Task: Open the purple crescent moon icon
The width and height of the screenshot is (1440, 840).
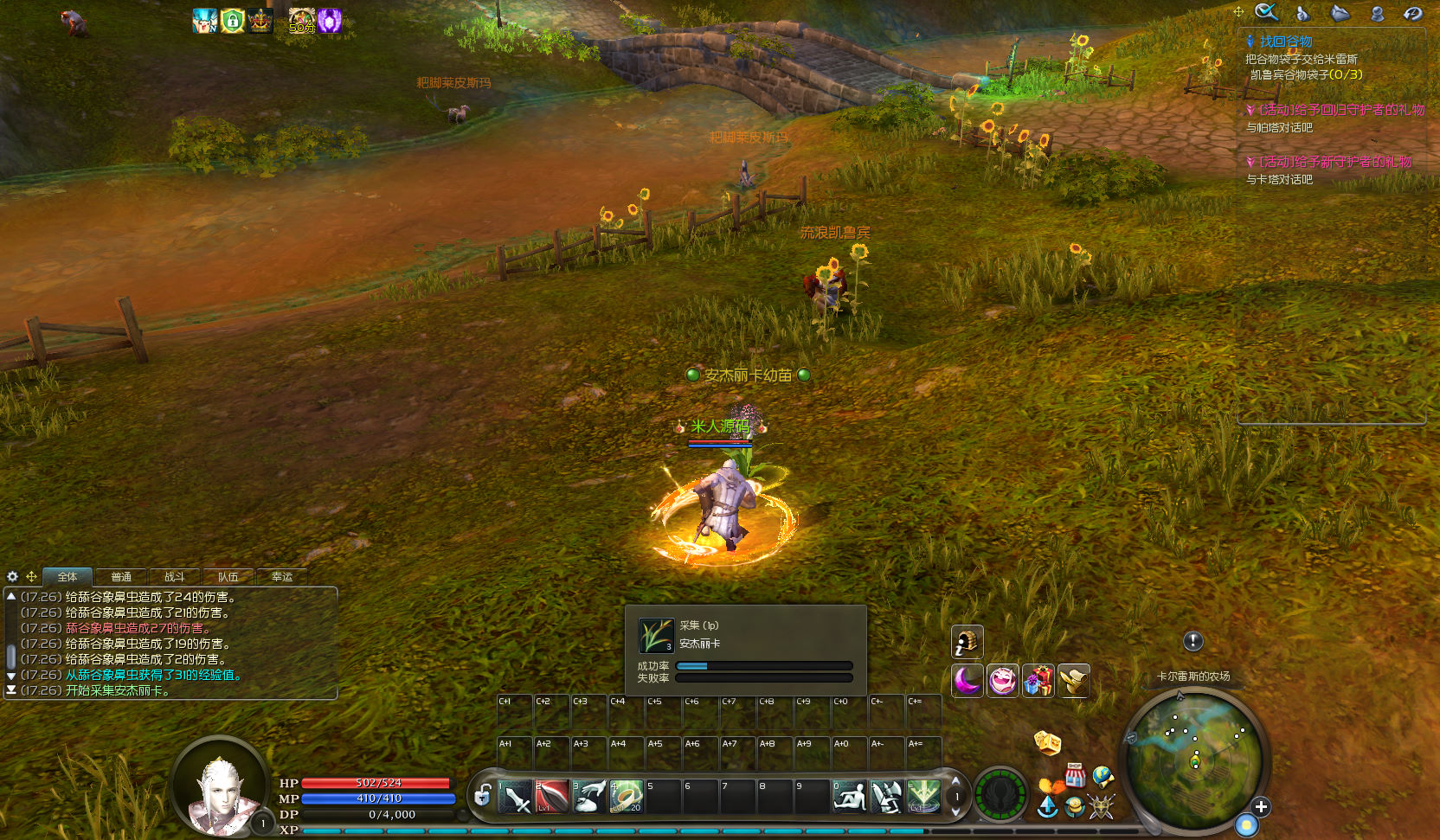Action: 967,681
